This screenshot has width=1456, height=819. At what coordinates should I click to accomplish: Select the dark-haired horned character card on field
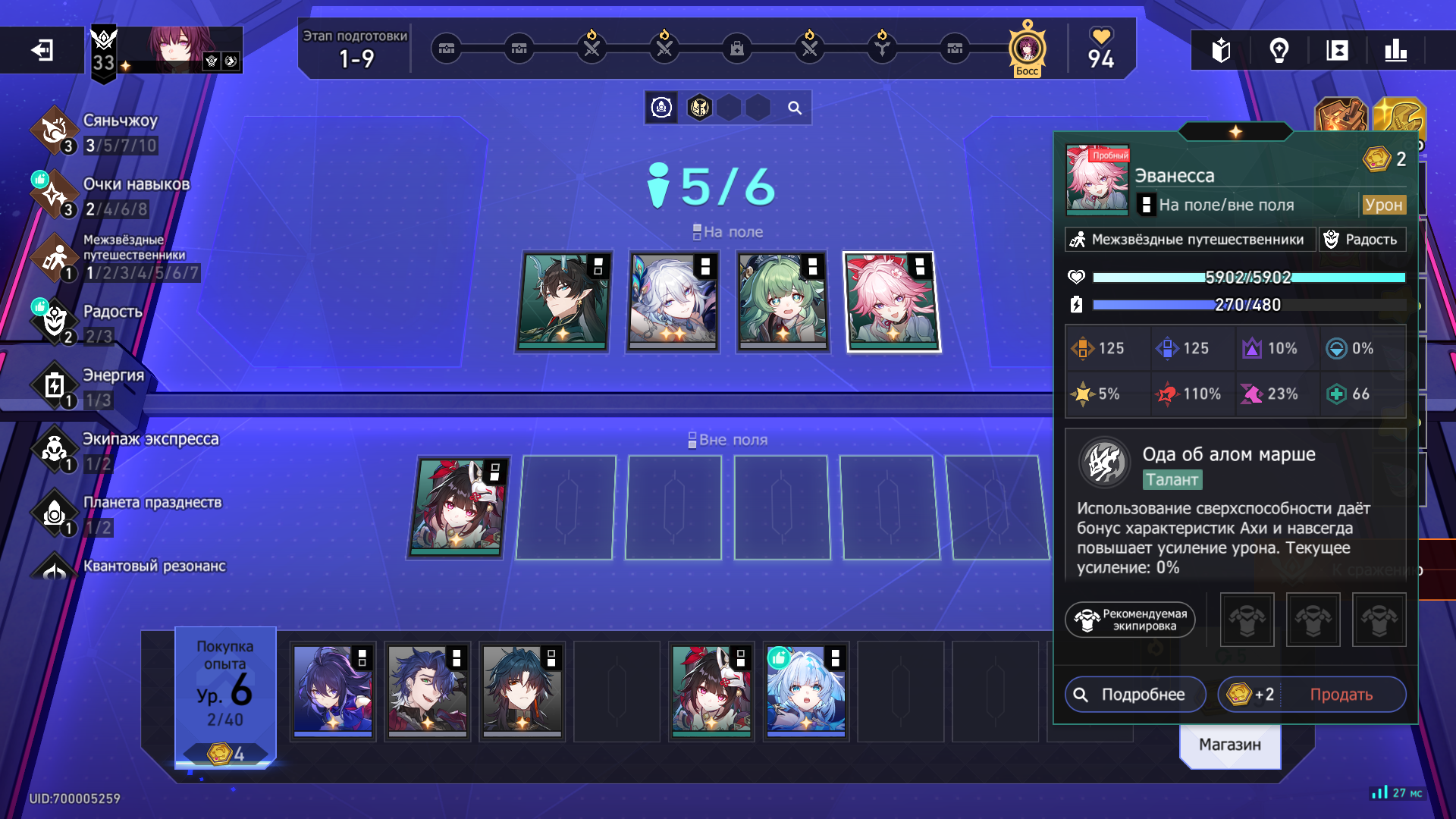coord(563,302)
